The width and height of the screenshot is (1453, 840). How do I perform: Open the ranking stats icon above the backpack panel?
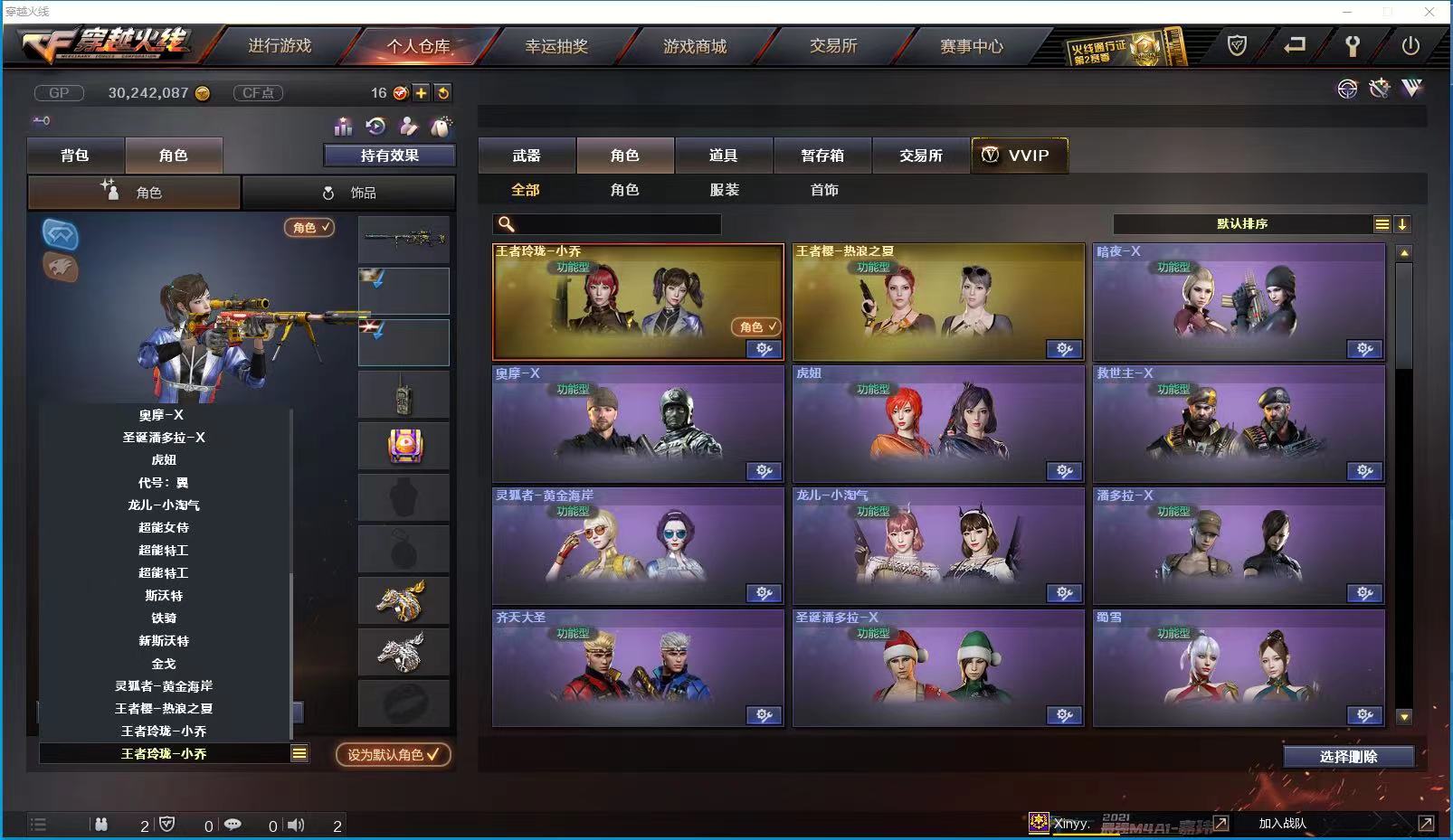tap(344, 127)
